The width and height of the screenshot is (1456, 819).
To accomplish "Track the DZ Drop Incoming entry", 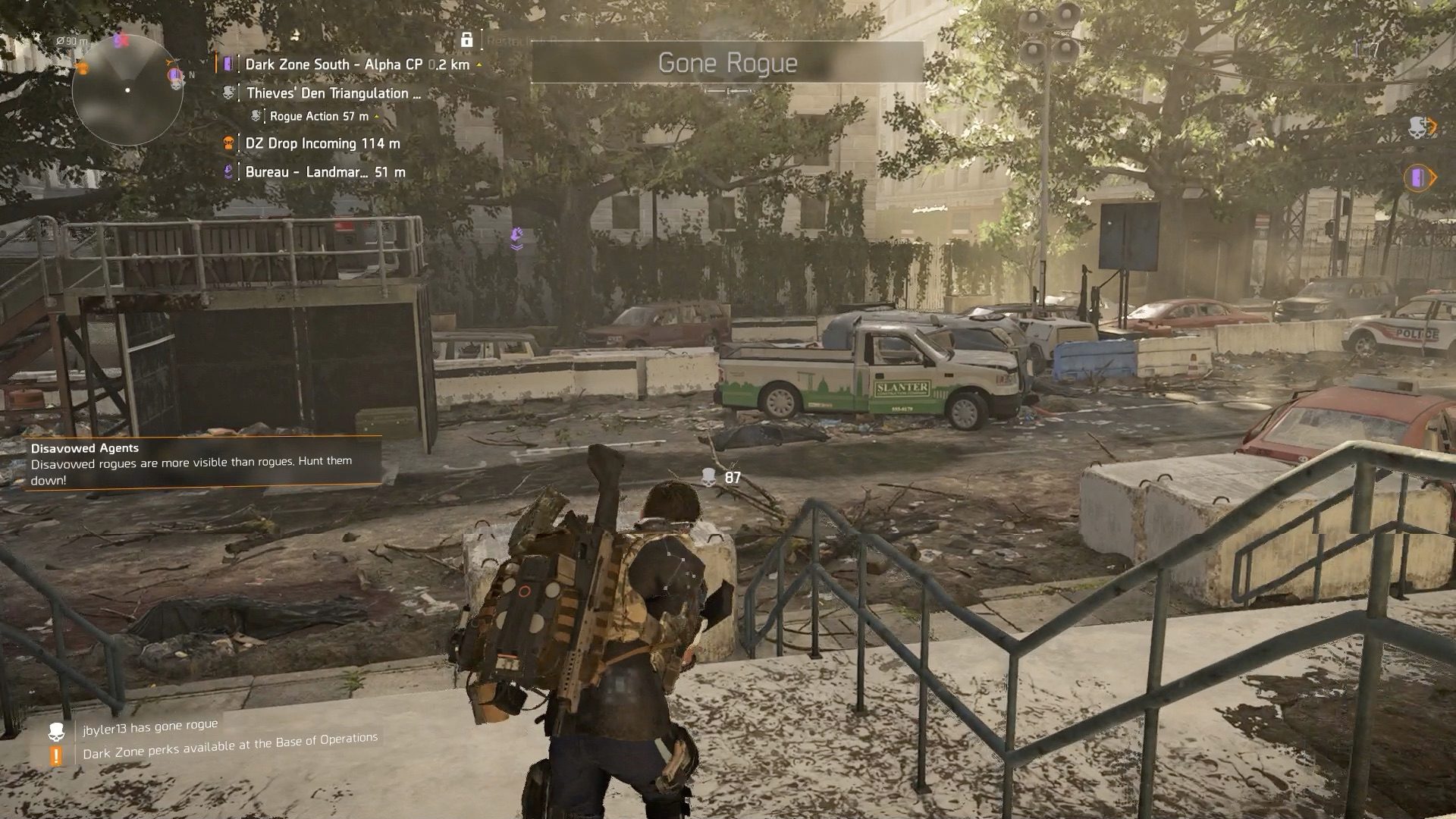I will pyautogui.click(x=322, y=143).
